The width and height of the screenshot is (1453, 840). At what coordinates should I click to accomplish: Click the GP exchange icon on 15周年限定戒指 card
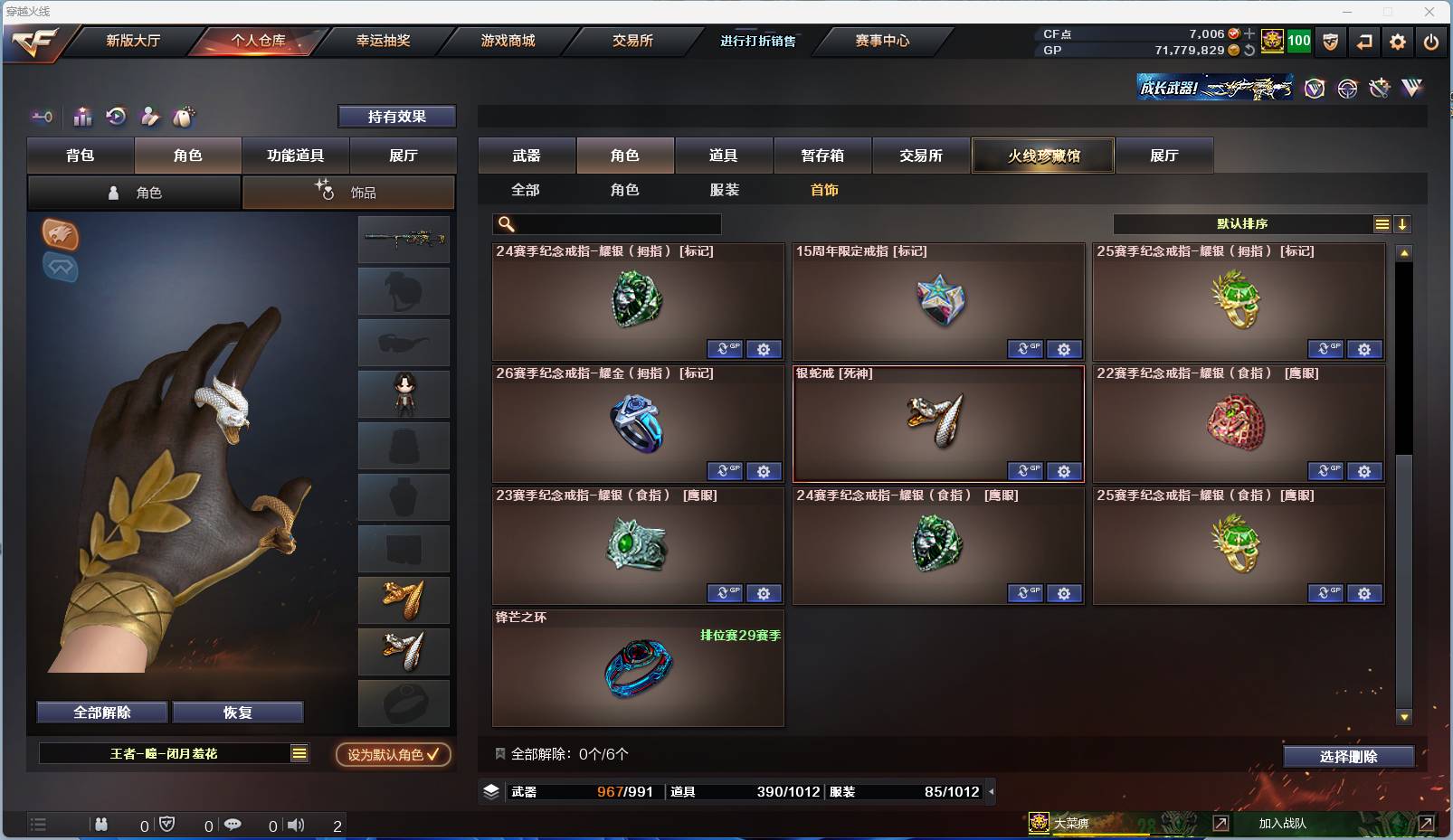point(1025,349)
